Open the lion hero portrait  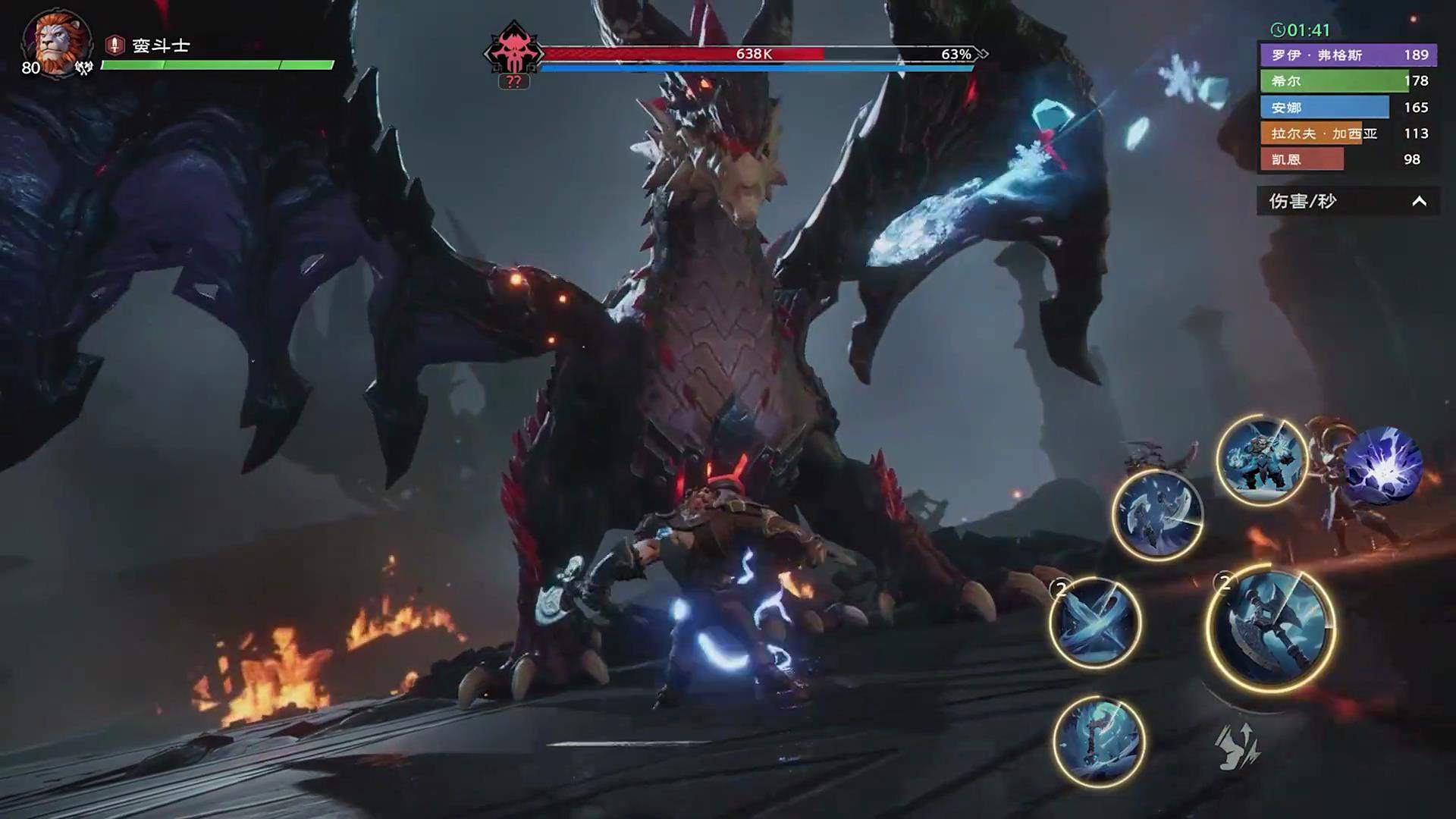[x=57, y=43]
